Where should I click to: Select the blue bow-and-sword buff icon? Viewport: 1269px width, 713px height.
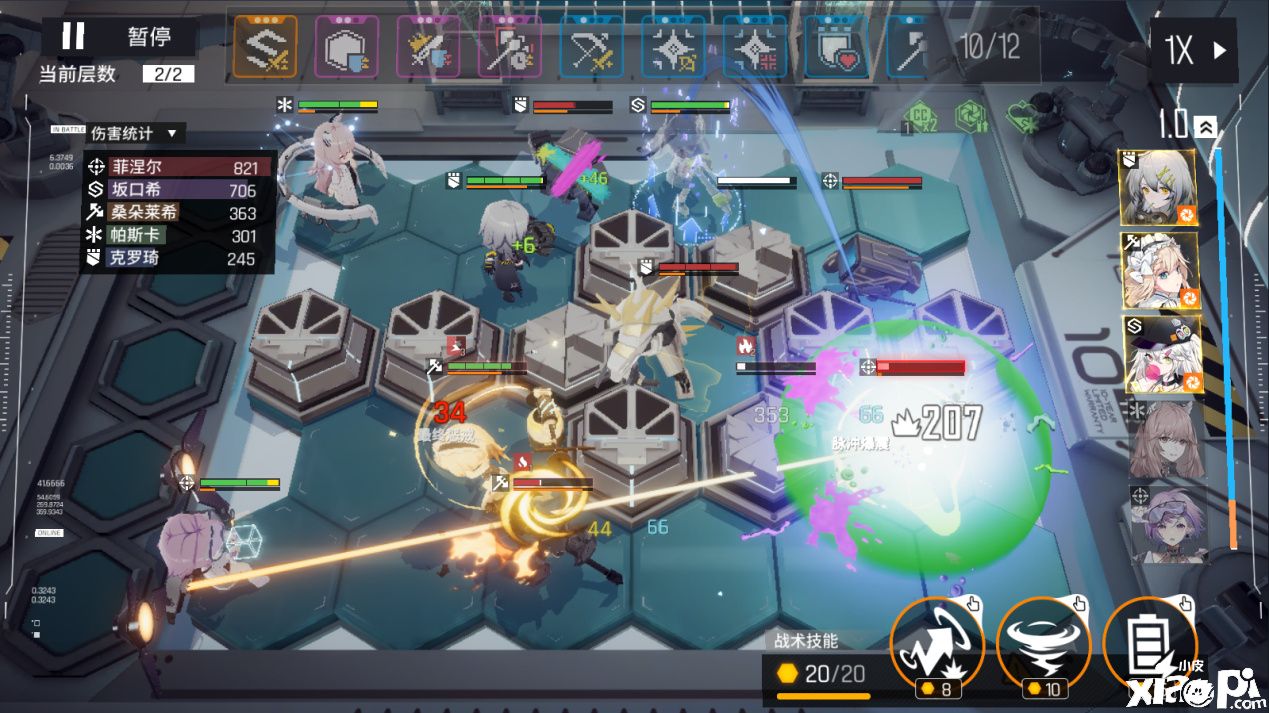click(x=591, y=47)
